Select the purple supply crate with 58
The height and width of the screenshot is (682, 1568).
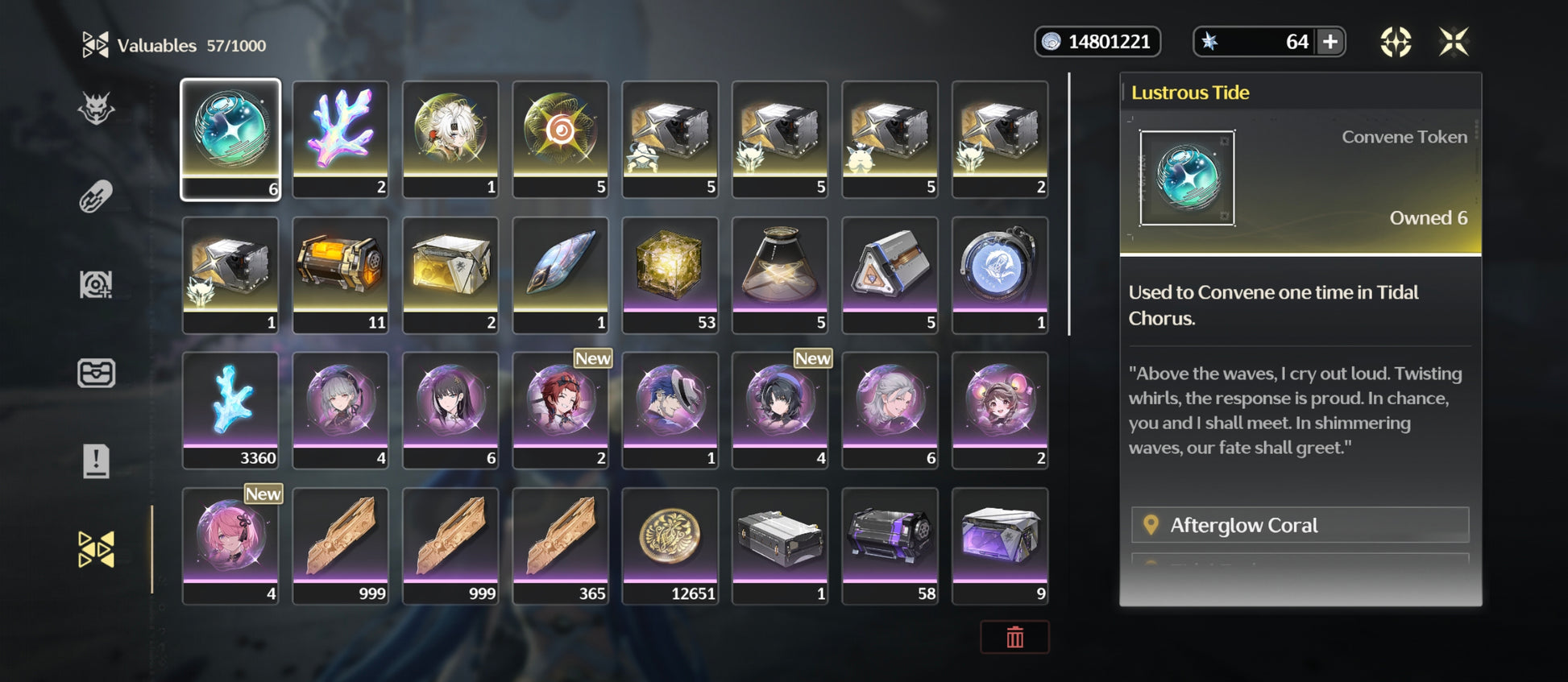(890, 545)
